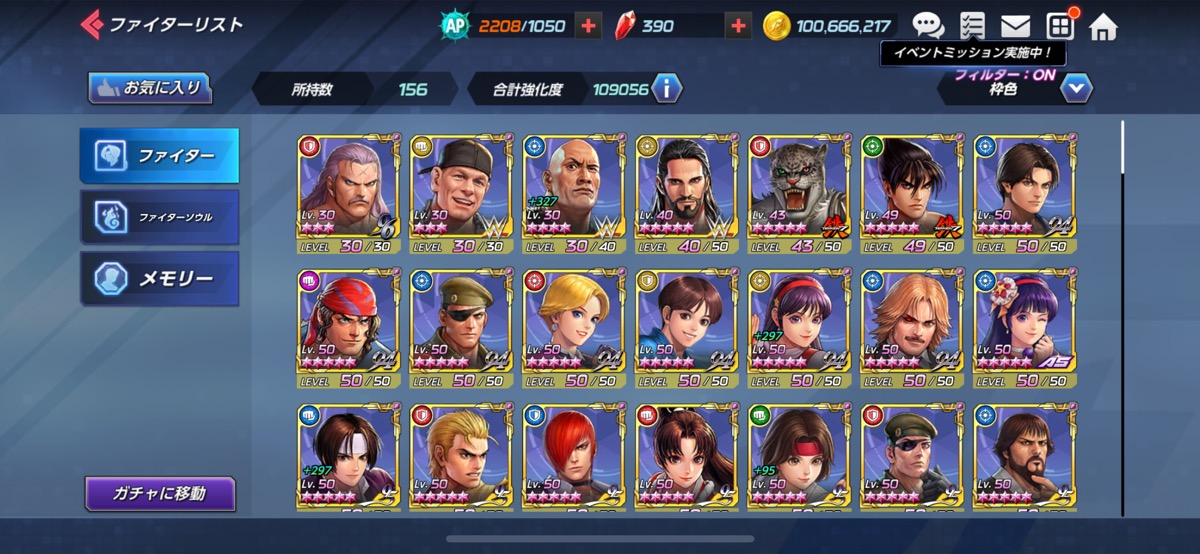
Task: Add more AP with the plus button
Action: [x=589, y=26]
